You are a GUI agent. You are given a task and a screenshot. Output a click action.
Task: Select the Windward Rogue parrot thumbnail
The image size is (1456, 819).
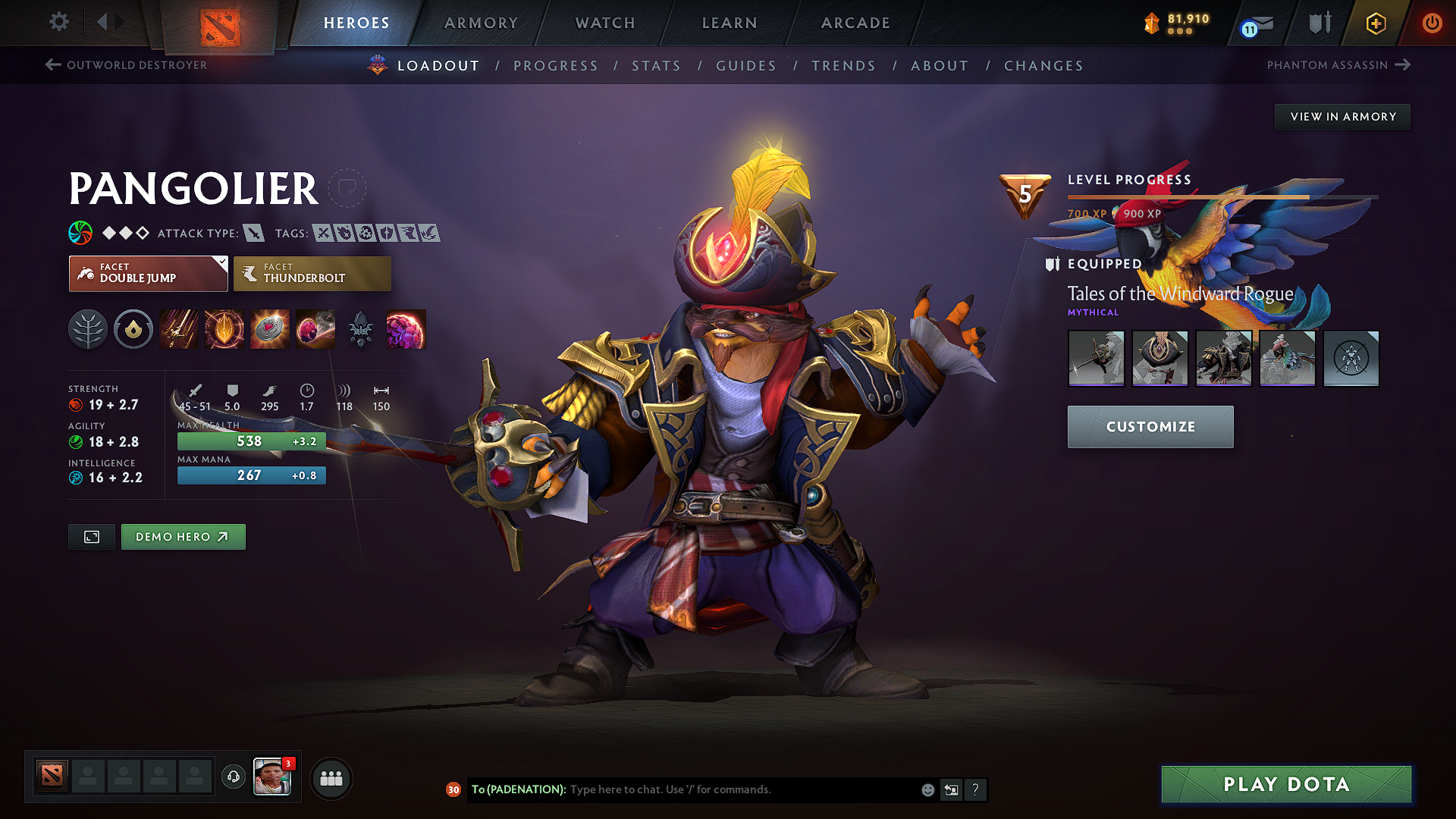click(1287, 359)
